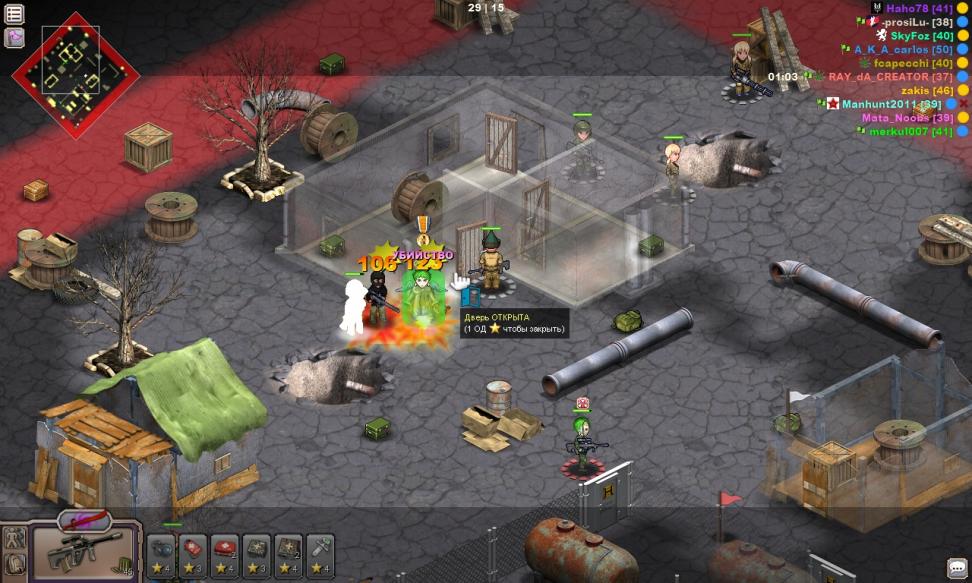Screen dimensions: 972x583
Task: Select merkul007 in the player list
Action: pos(910,131)
